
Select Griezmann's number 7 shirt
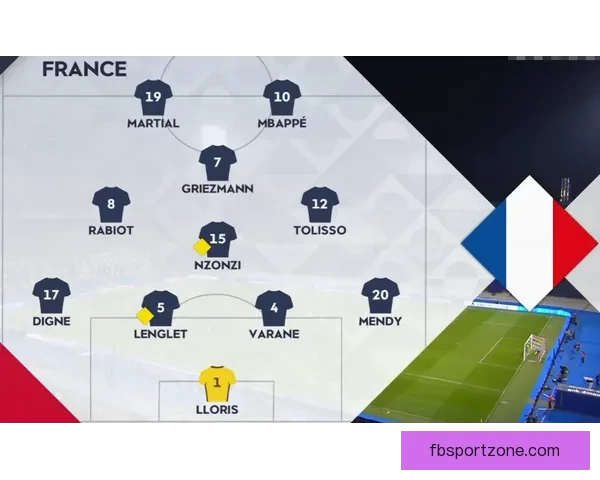point(217,162)
